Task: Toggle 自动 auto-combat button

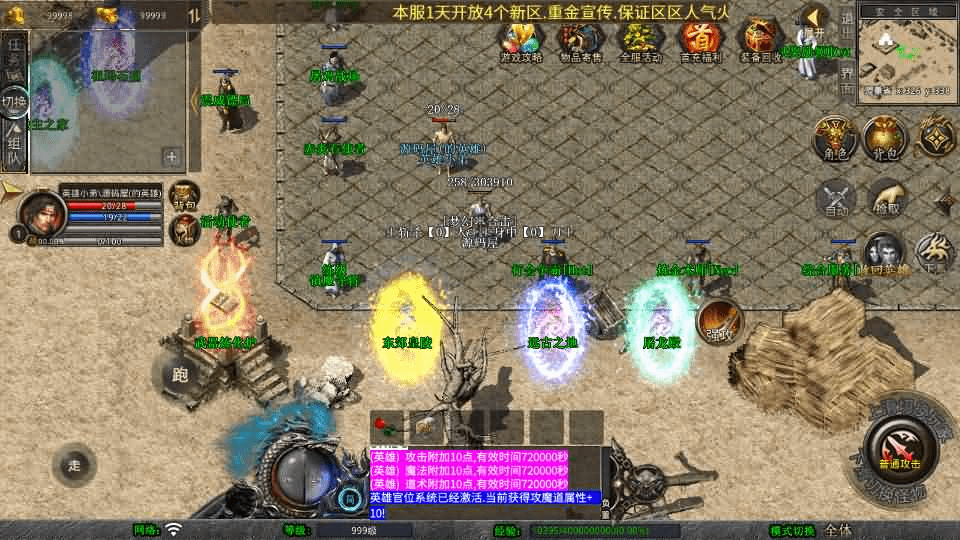Action: pyautogui.click(x=836, y=197)
